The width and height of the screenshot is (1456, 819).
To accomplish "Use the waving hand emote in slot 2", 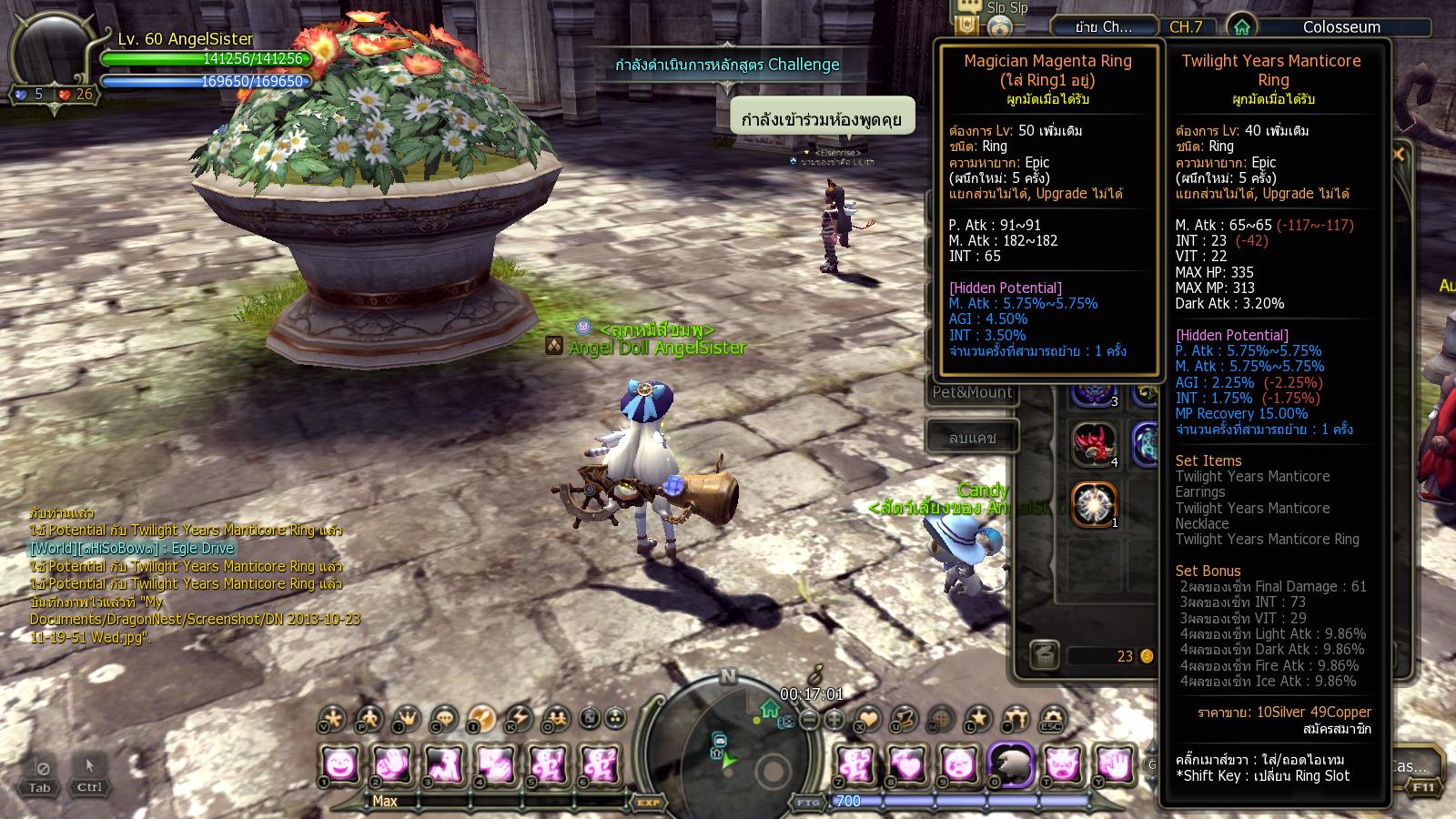I will pyautogui.click(x=391, y=764).
